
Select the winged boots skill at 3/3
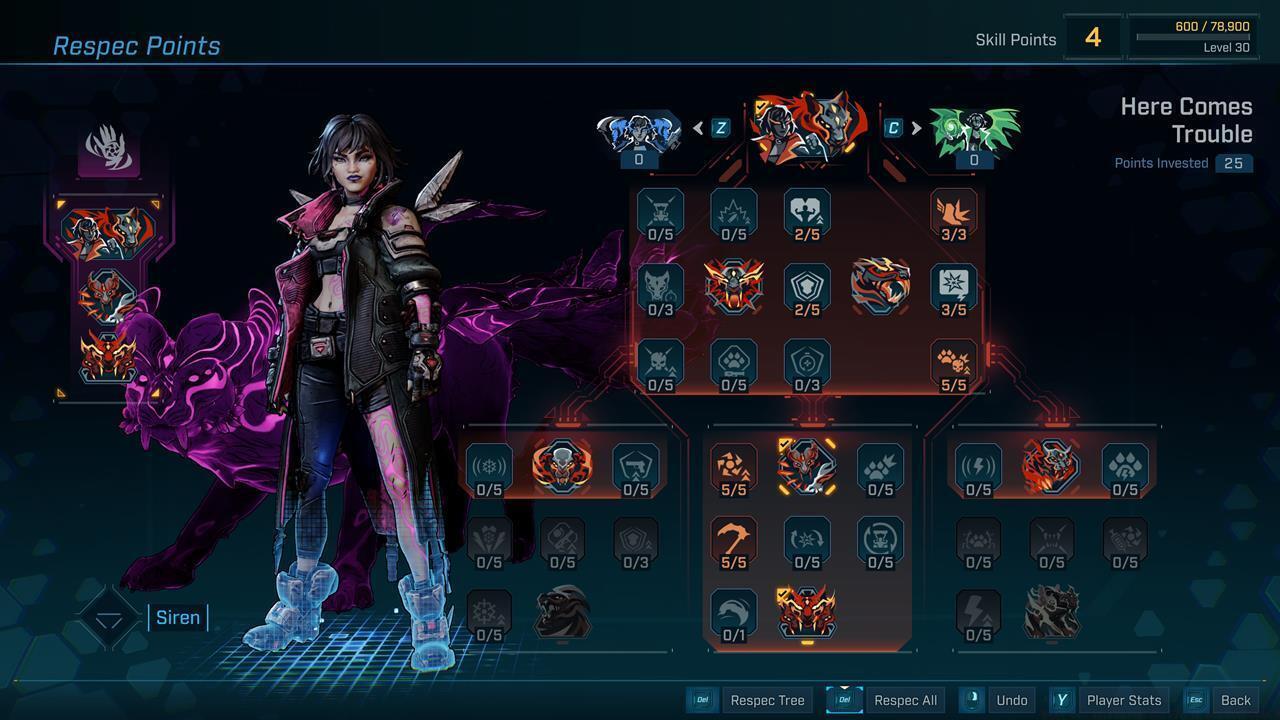tap(953, 213)
